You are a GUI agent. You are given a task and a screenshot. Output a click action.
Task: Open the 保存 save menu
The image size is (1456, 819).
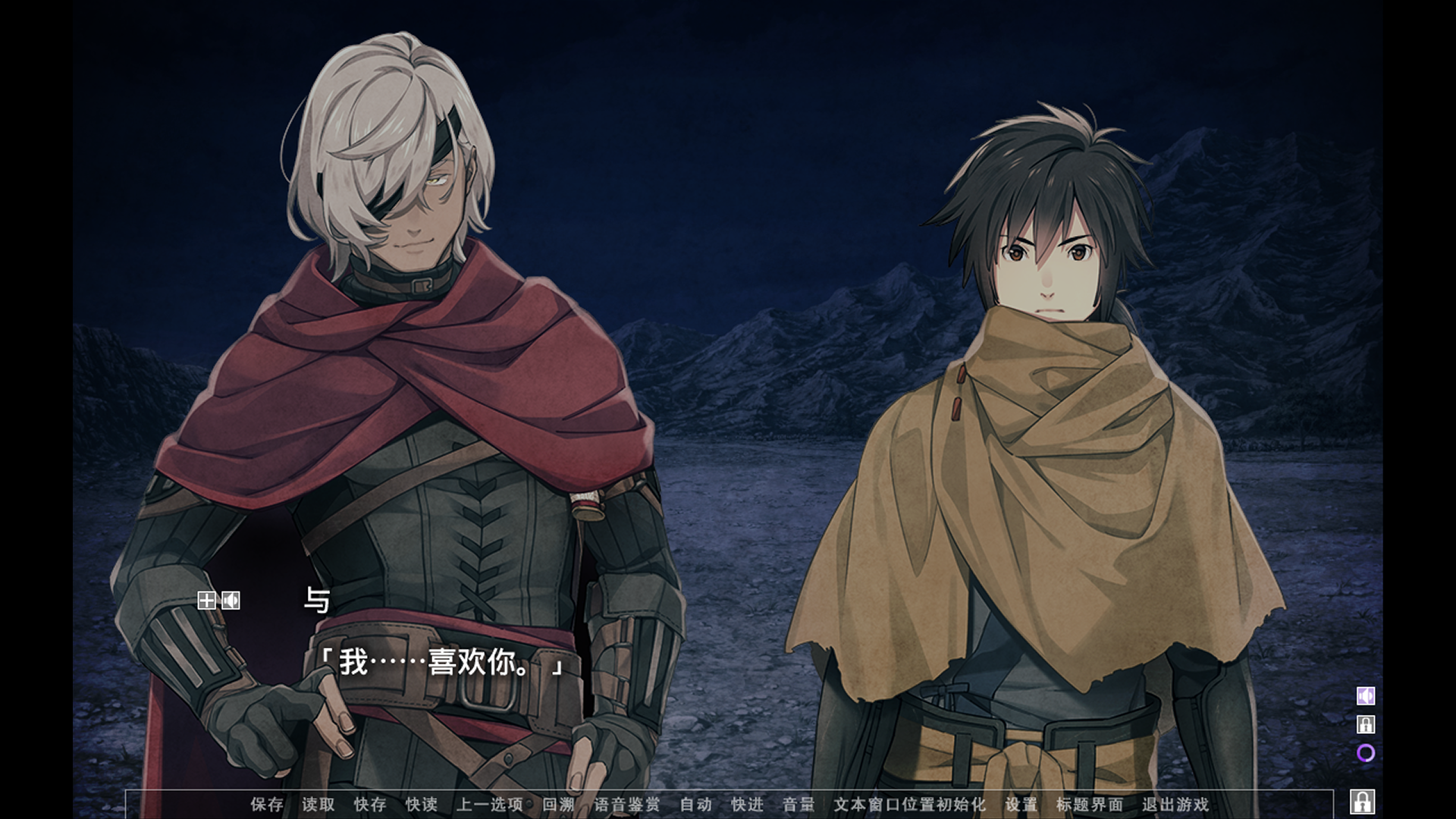click(x=267, y=804)
